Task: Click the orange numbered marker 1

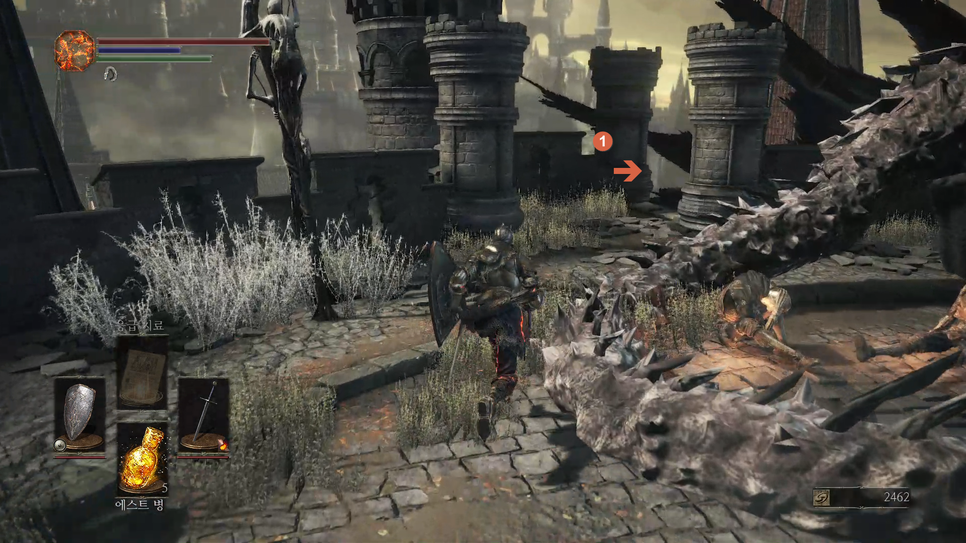Action: pyautogui.click(x=603, y=142)
